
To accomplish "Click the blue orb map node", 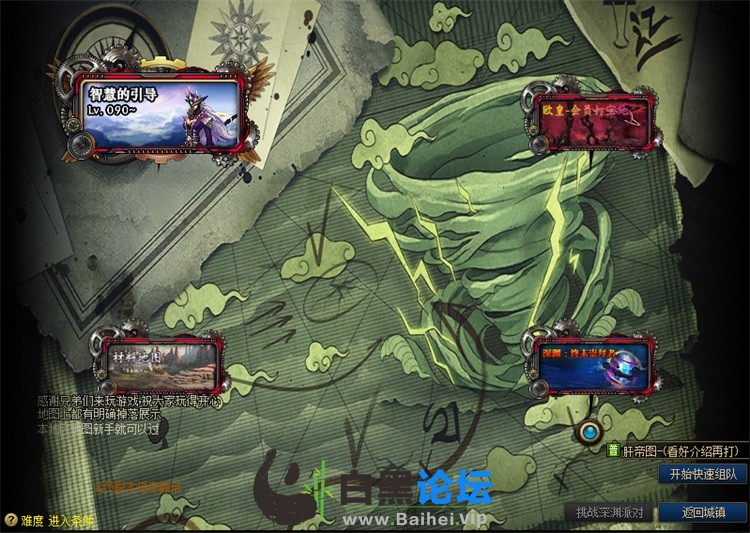I will (x=591, y=432).
